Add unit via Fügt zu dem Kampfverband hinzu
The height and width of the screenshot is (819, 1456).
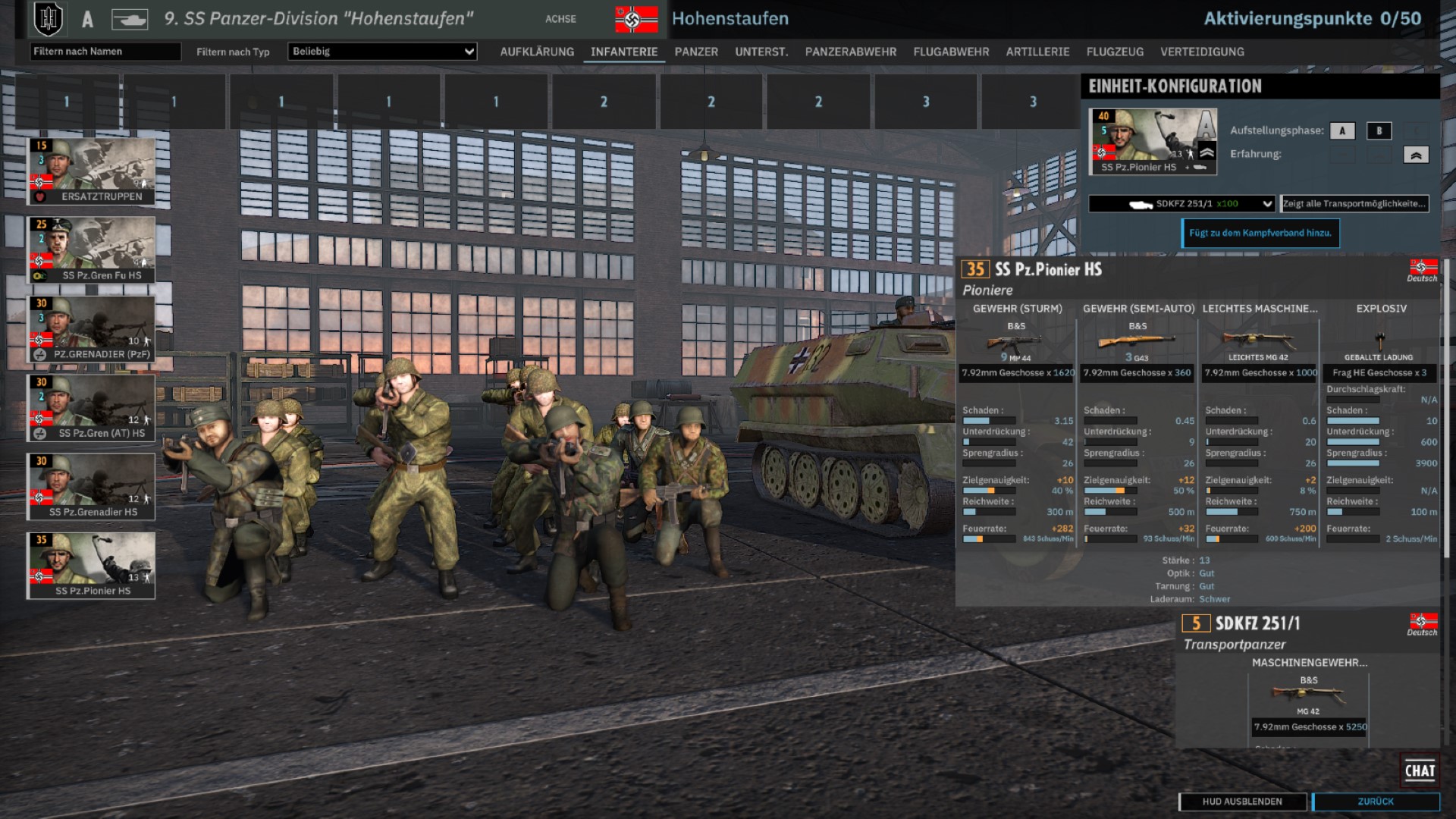coord(1260,233)
